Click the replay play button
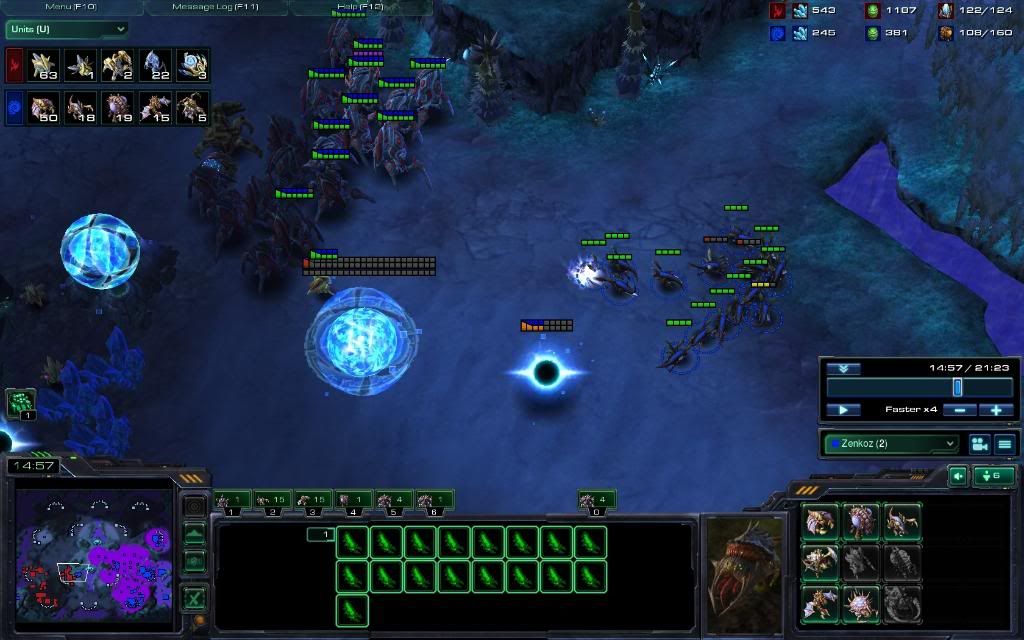Screen dimensions: 1024x640 click(x=843, y=410)
